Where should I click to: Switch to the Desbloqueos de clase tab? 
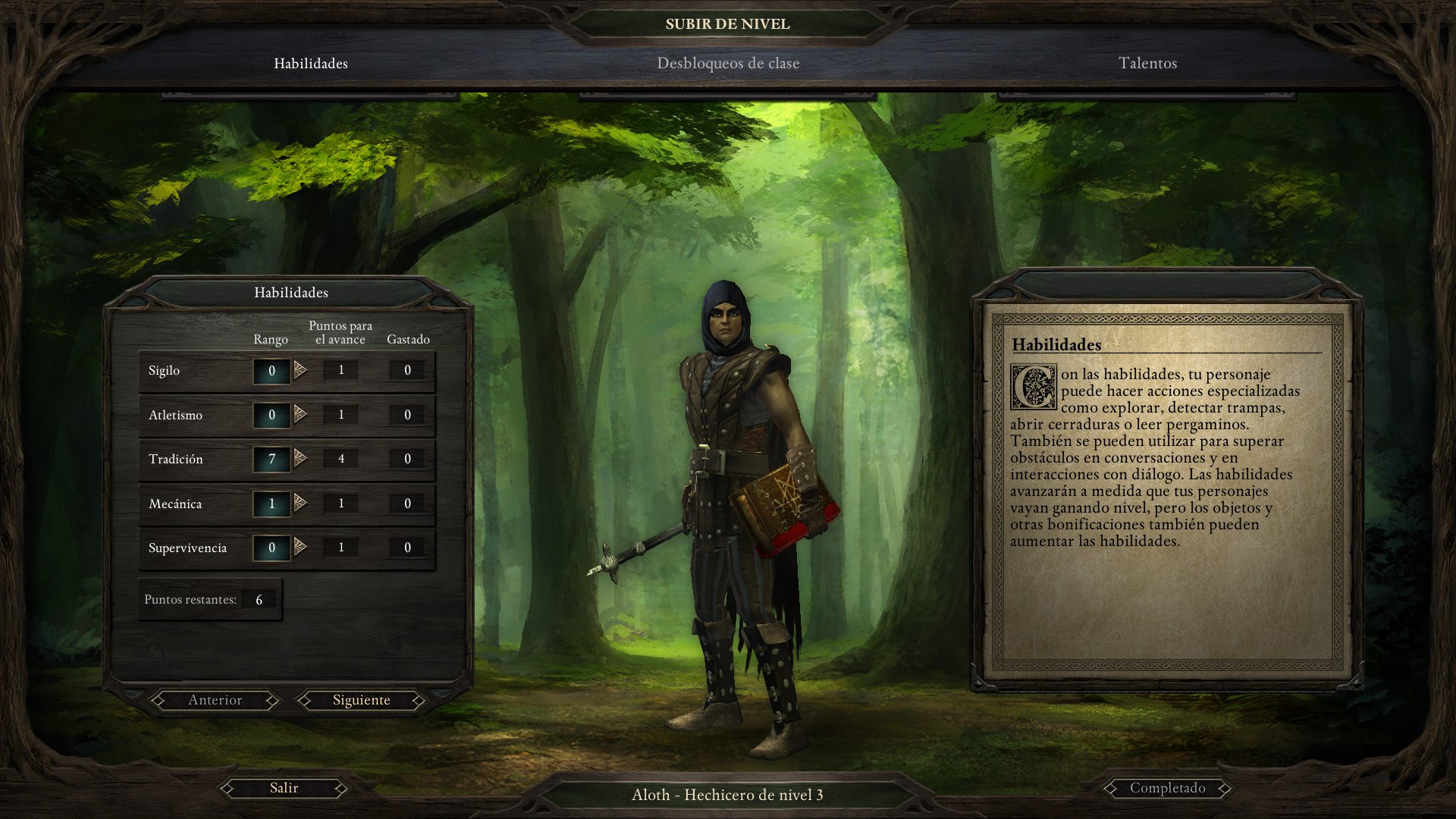coord(728,64)
